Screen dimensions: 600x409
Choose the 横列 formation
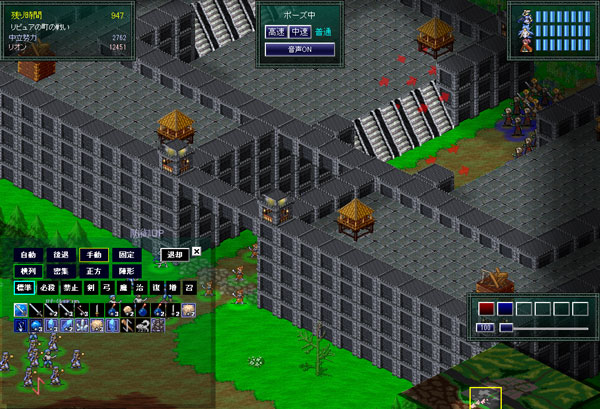coord(27,270)
